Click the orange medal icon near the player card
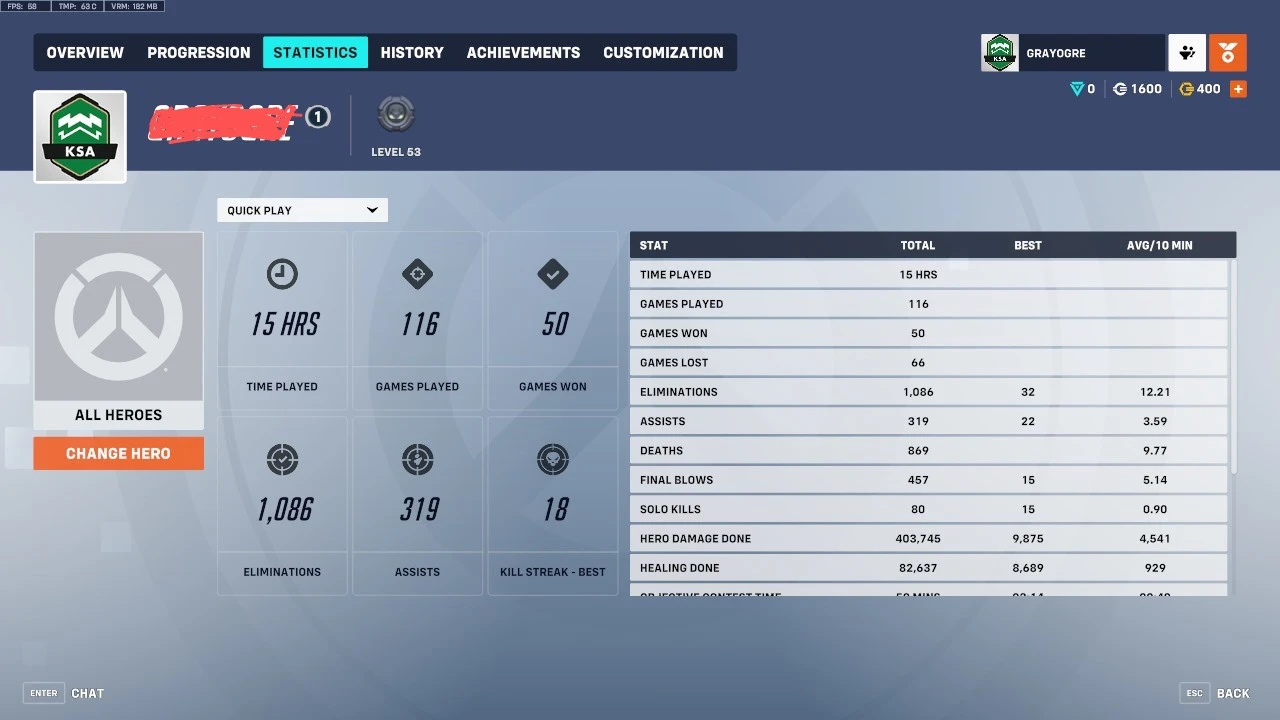 [1228, 52]
